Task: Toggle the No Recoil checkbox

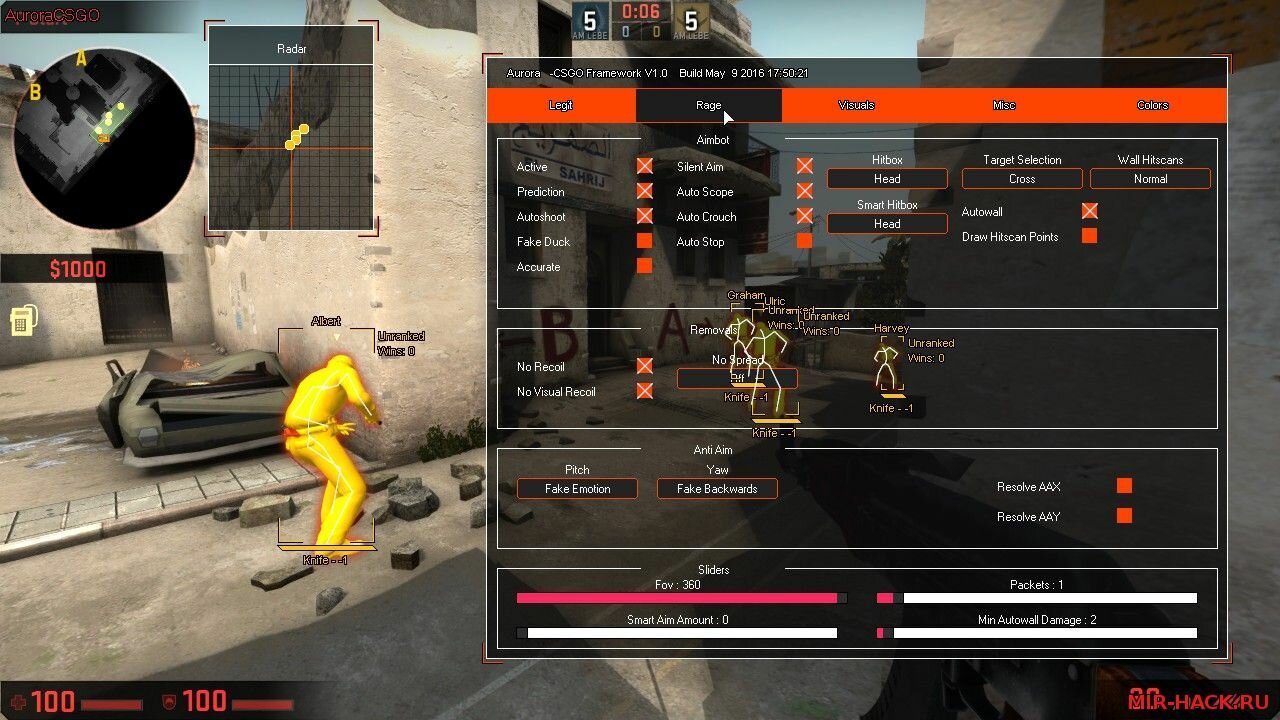Action: click(644, 366)
